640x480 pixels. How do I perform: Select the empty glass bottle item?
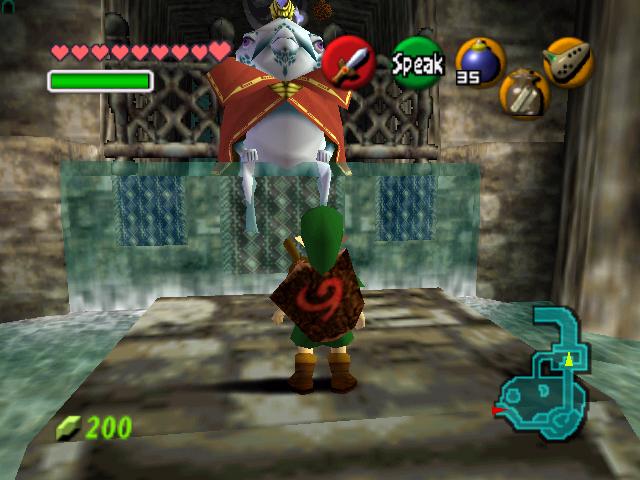[522, 93]
